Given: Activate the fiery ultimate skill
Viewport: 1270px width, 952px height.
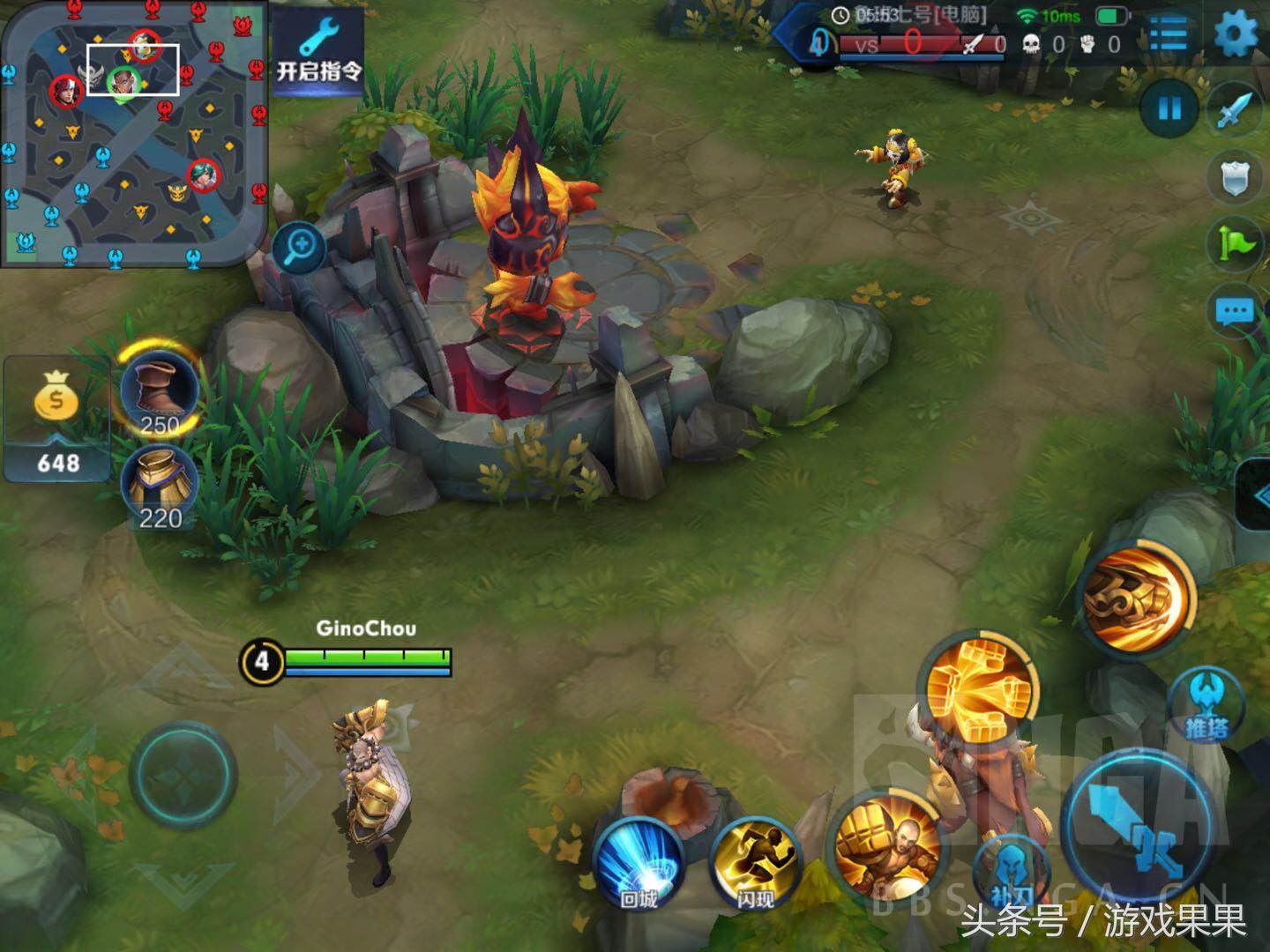Looking at the screenshot, I should (1138, 596).
